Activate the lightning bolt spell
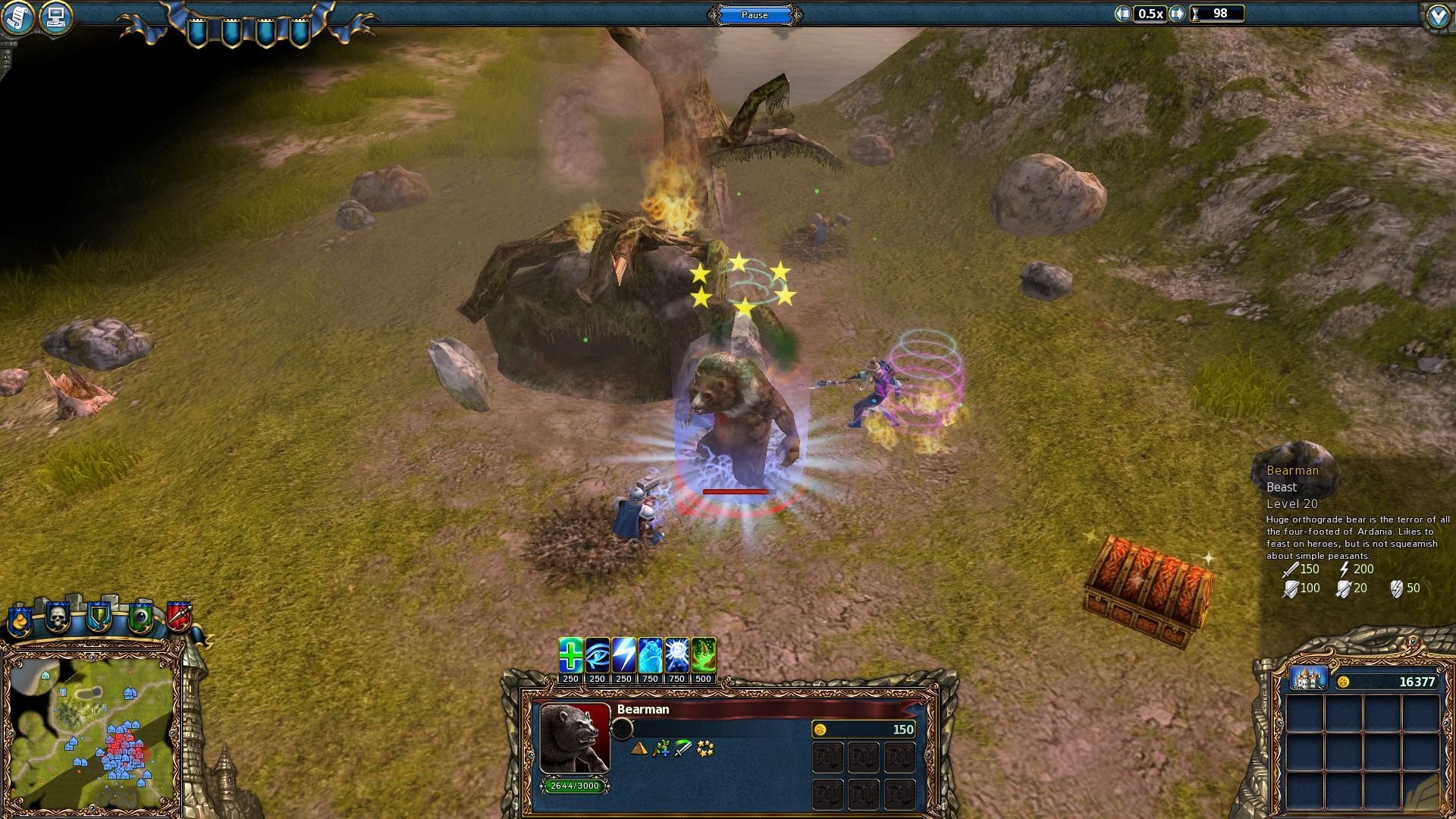1456x819 pixels. point(623,655)
